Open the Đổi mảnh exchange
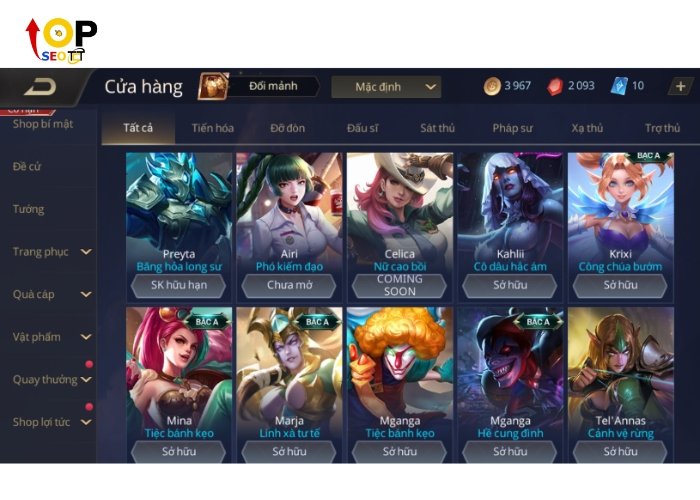The image size is (700, 500). (258, 87)
